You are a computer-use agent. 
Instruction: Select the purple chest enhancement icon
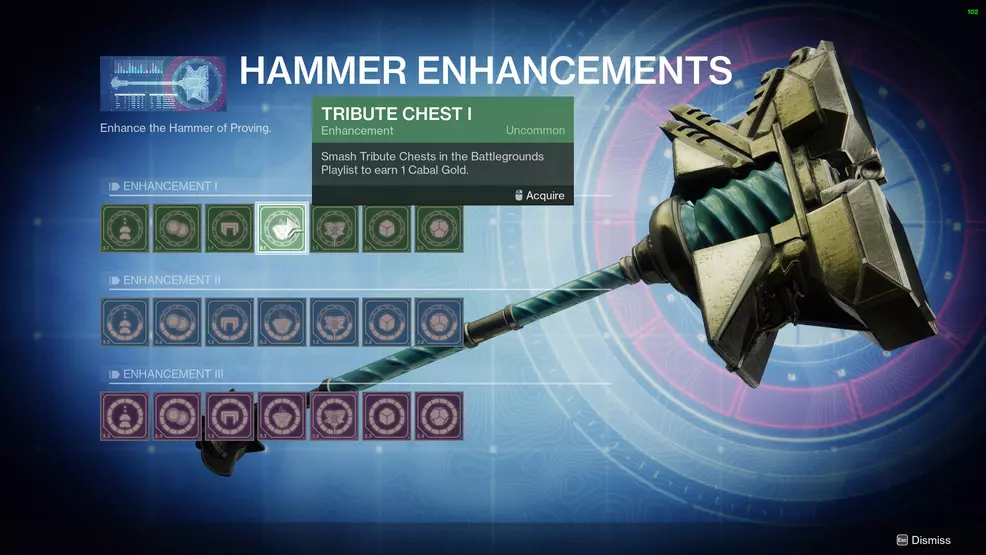(x=282, y=416)
